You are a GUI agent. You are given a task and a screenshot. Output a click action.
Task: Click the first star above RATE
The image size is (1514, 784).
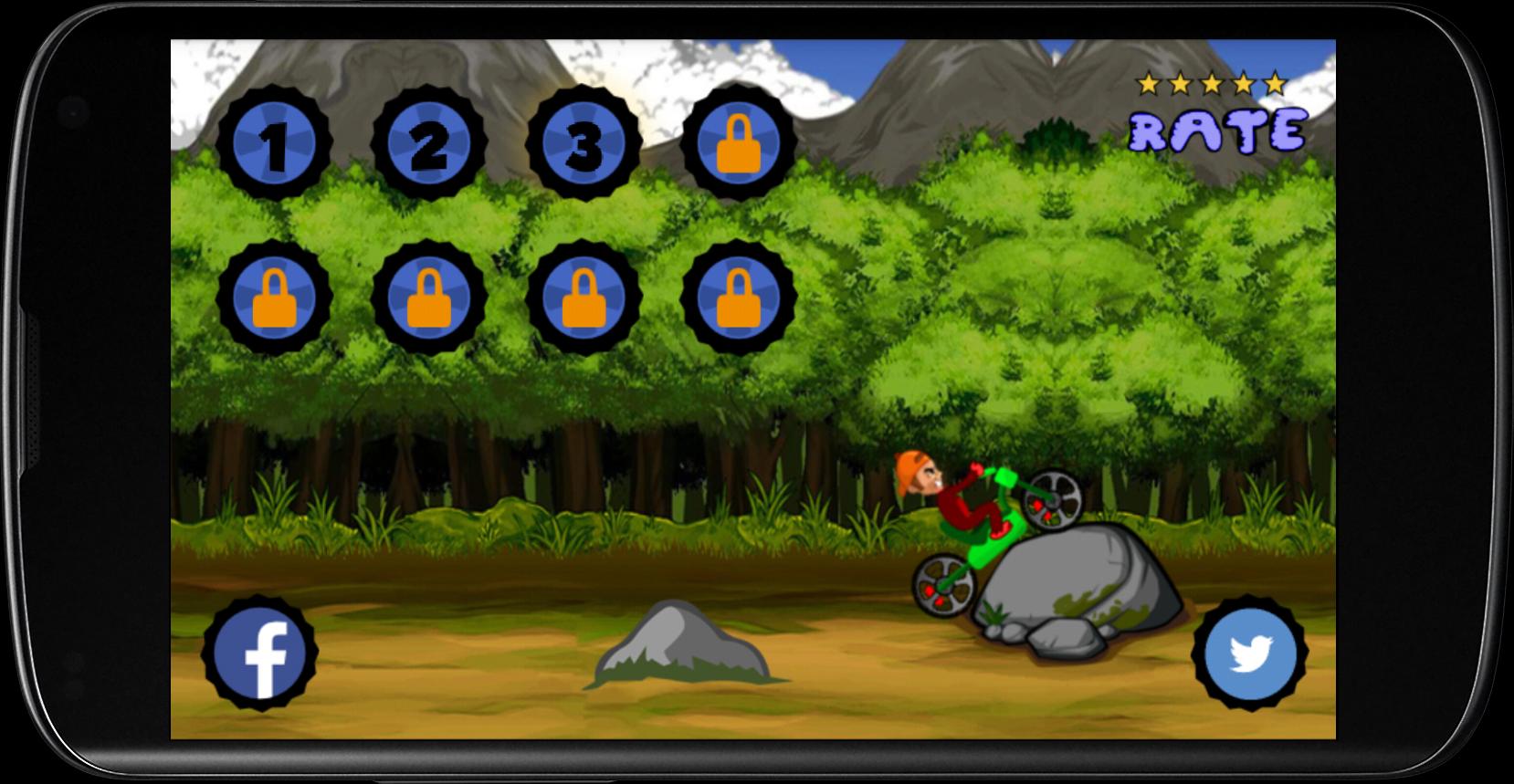[1148, 83]
